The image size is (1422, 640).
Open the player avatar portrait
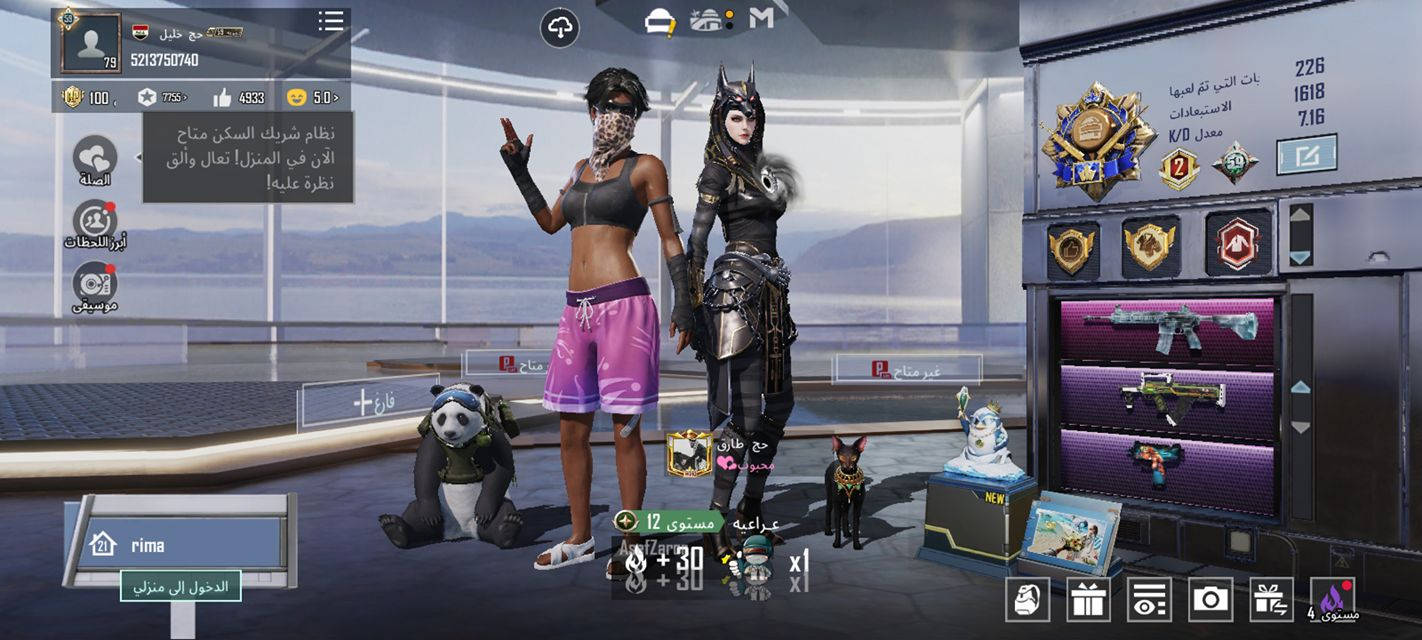[x=90, y=44]
